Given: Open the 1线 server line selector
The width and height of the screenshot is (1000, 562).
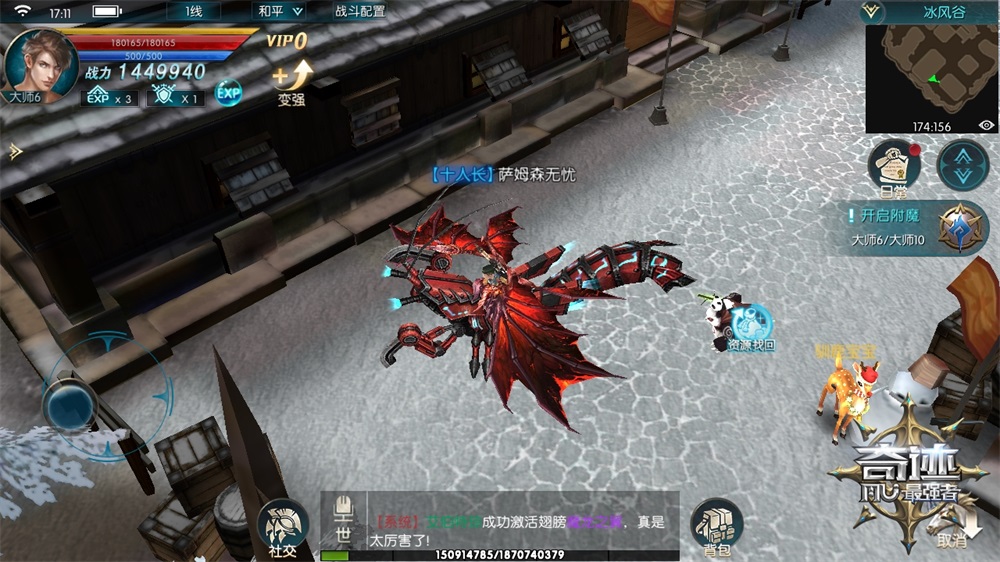Looking at the screenshot, I should pos(194,12).
